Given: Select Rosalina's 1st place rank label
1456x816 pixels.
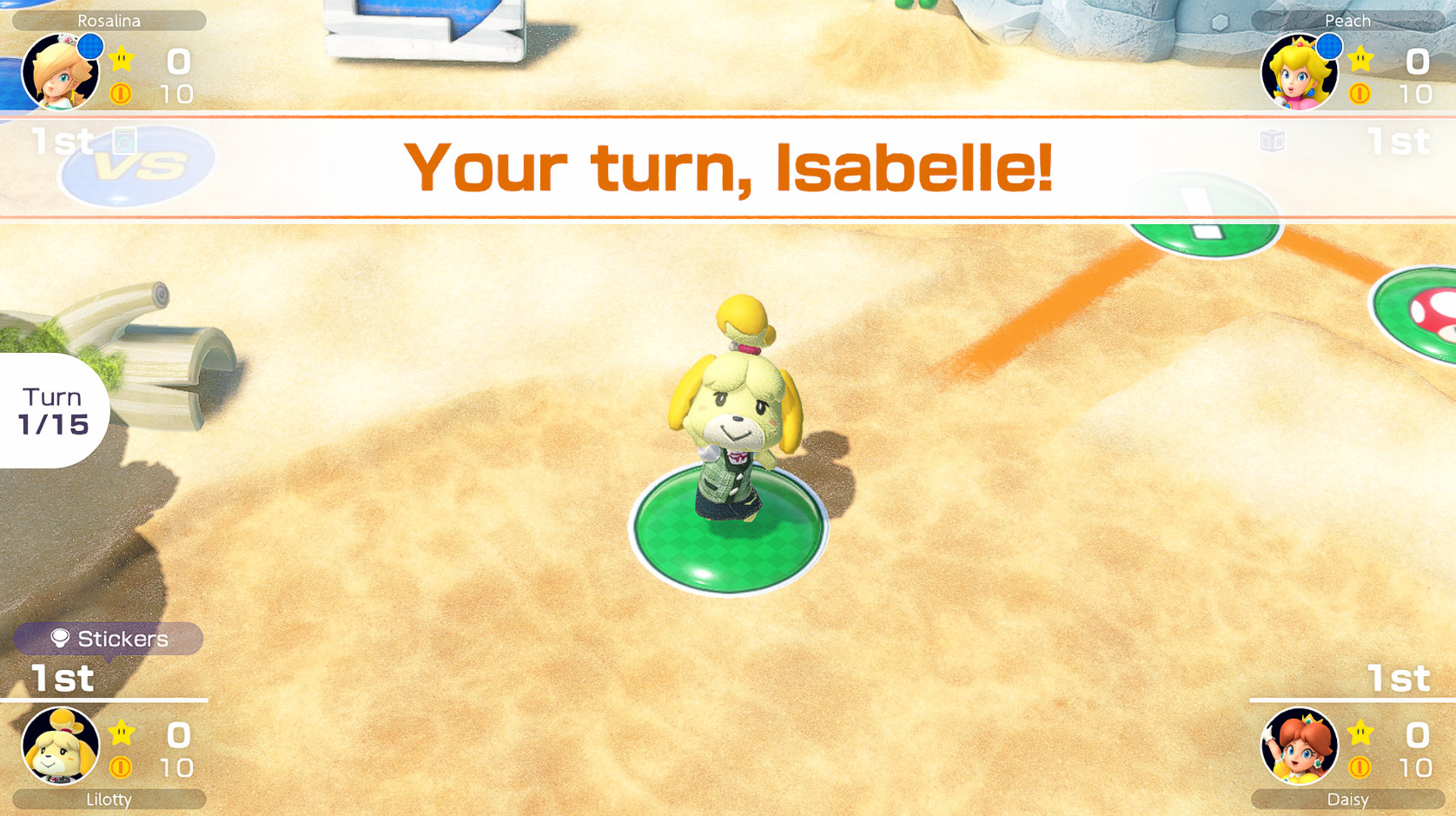Looking at the screenshot, I should pyautogui.click(x=59, y=139).
